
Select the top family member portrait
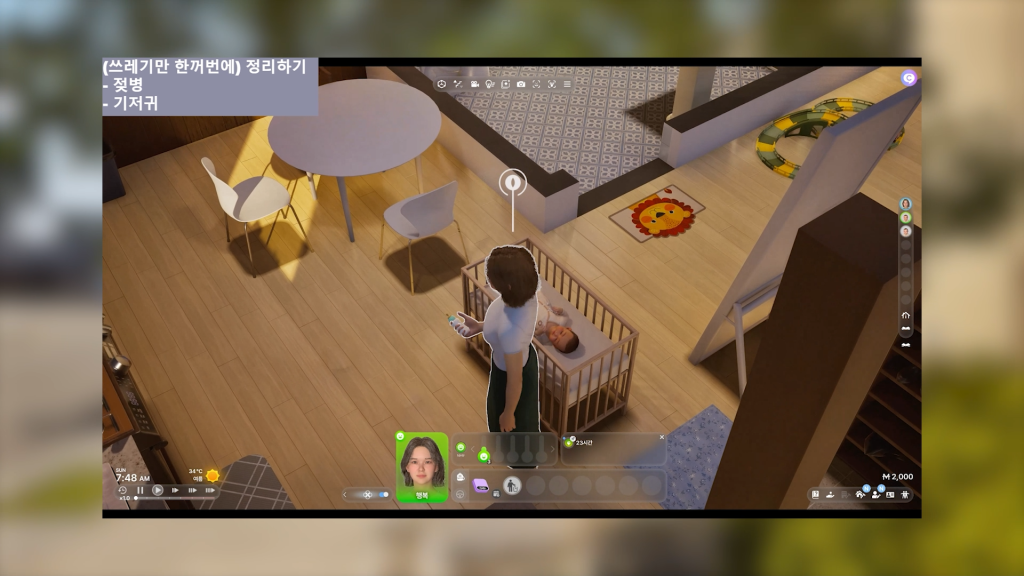[905, 204]
